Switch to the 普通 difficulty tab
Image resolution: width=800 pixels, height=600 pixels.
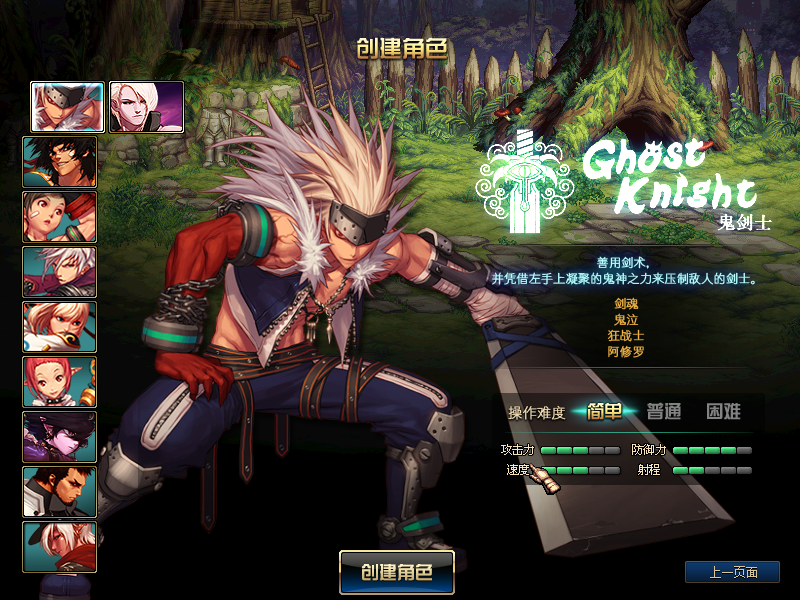pos(663,411)
